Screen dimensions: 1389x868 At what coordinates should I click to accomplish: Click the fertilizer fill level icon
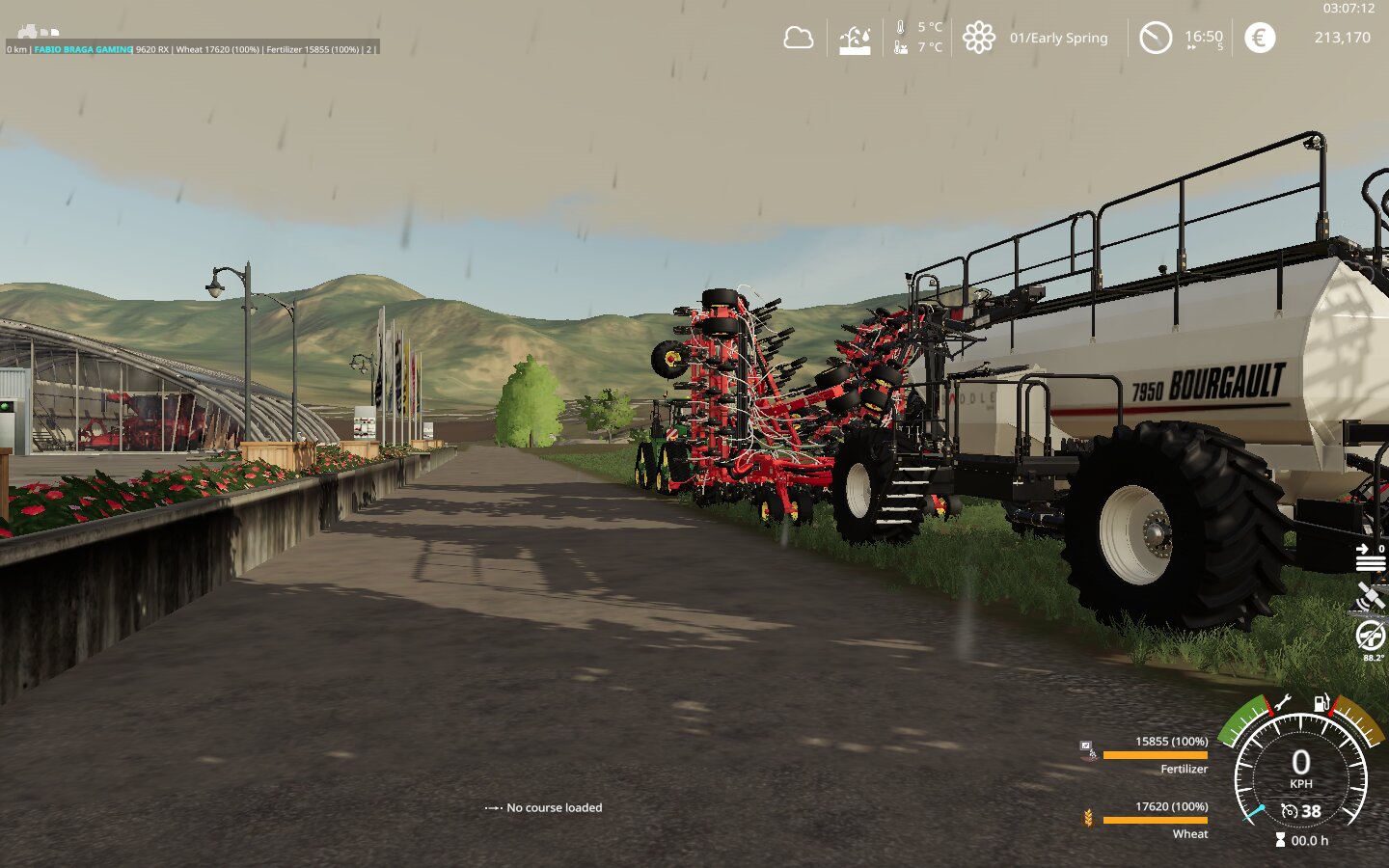pos(1087,749)
